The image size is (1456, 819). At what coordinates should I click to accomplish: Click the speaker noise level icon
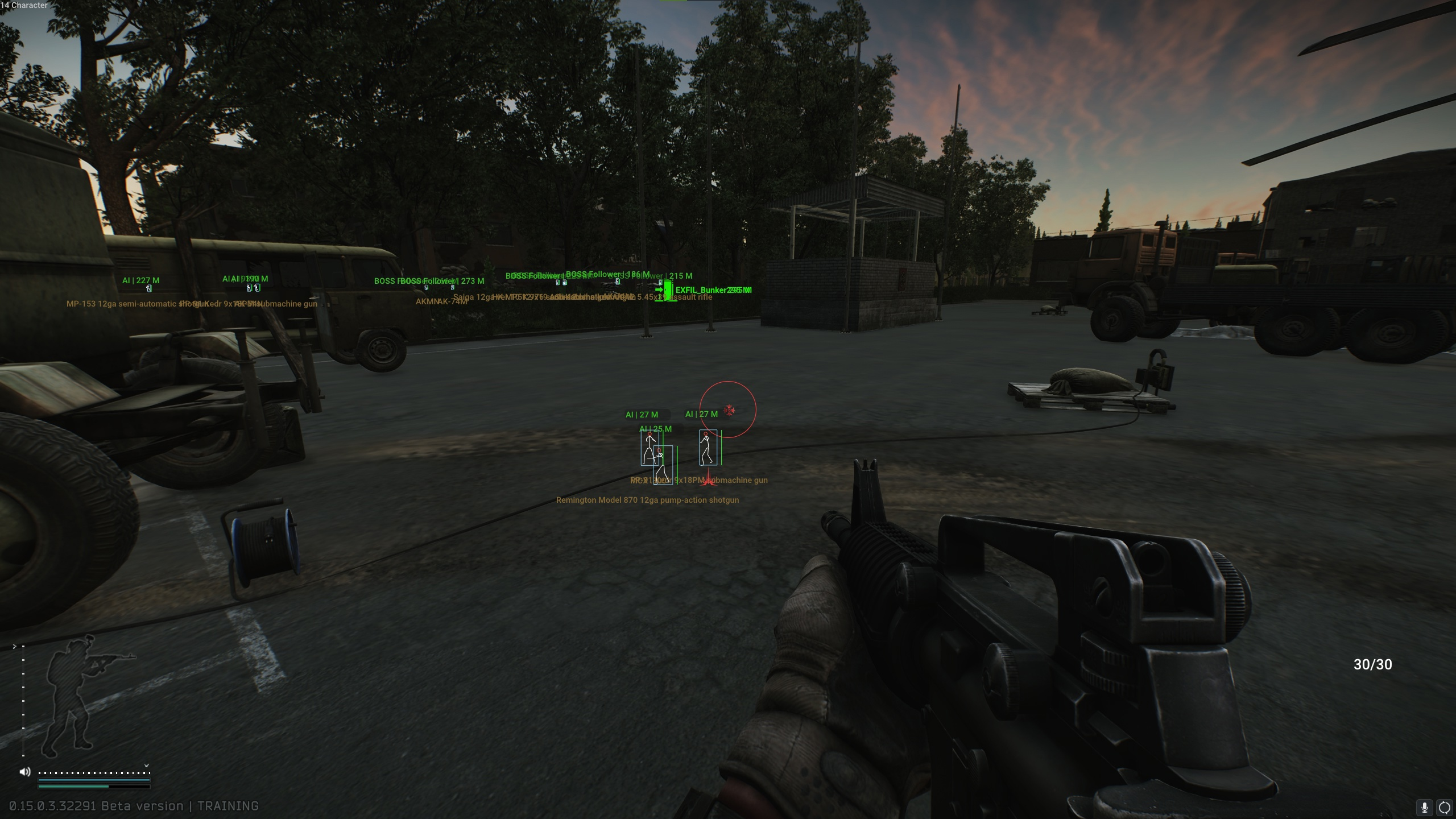click(25, 772)
